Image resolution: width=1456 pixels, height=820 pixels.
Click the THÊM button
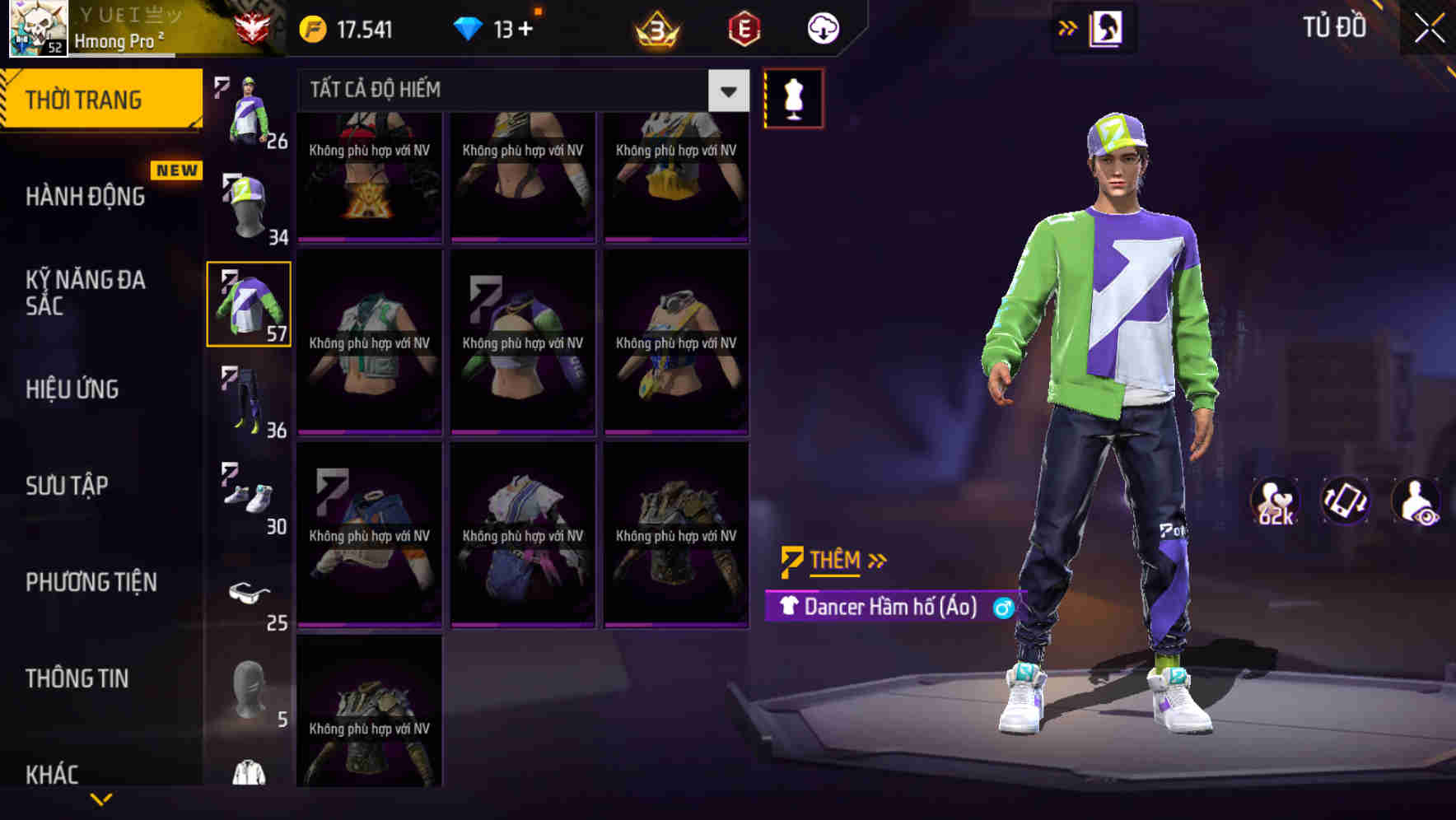click(833, 560)
